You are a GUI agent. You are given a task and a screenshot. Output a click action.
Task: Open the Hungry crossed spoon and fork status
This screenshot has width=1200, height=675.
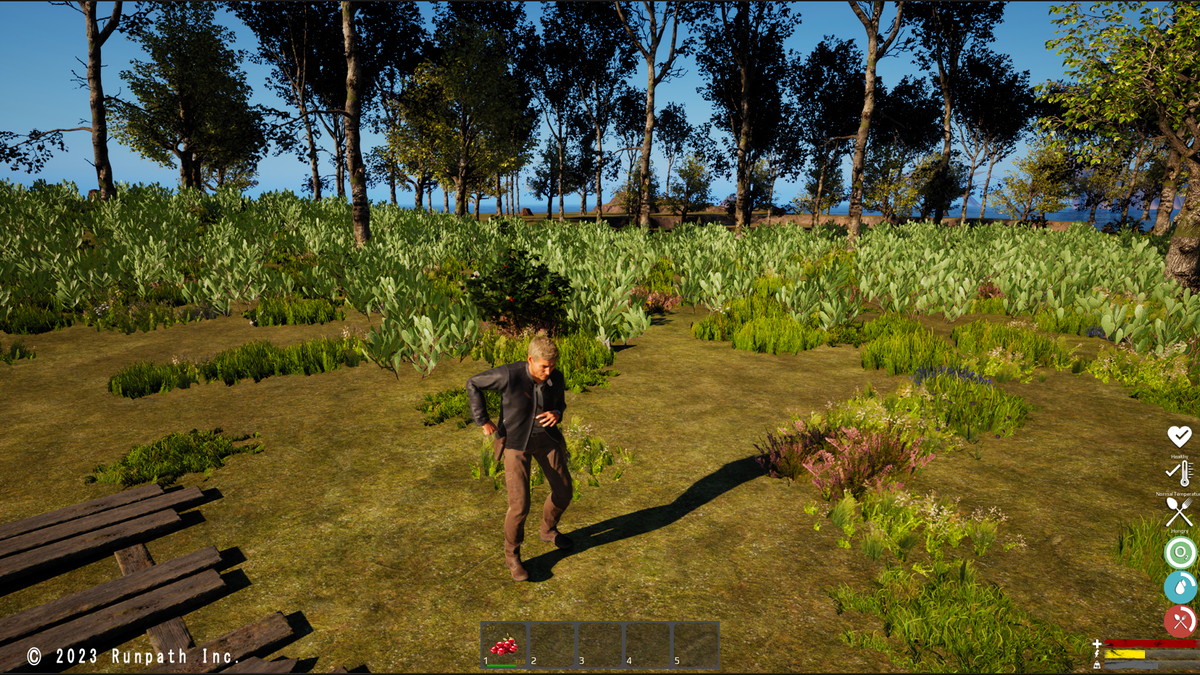[1180, 512]
